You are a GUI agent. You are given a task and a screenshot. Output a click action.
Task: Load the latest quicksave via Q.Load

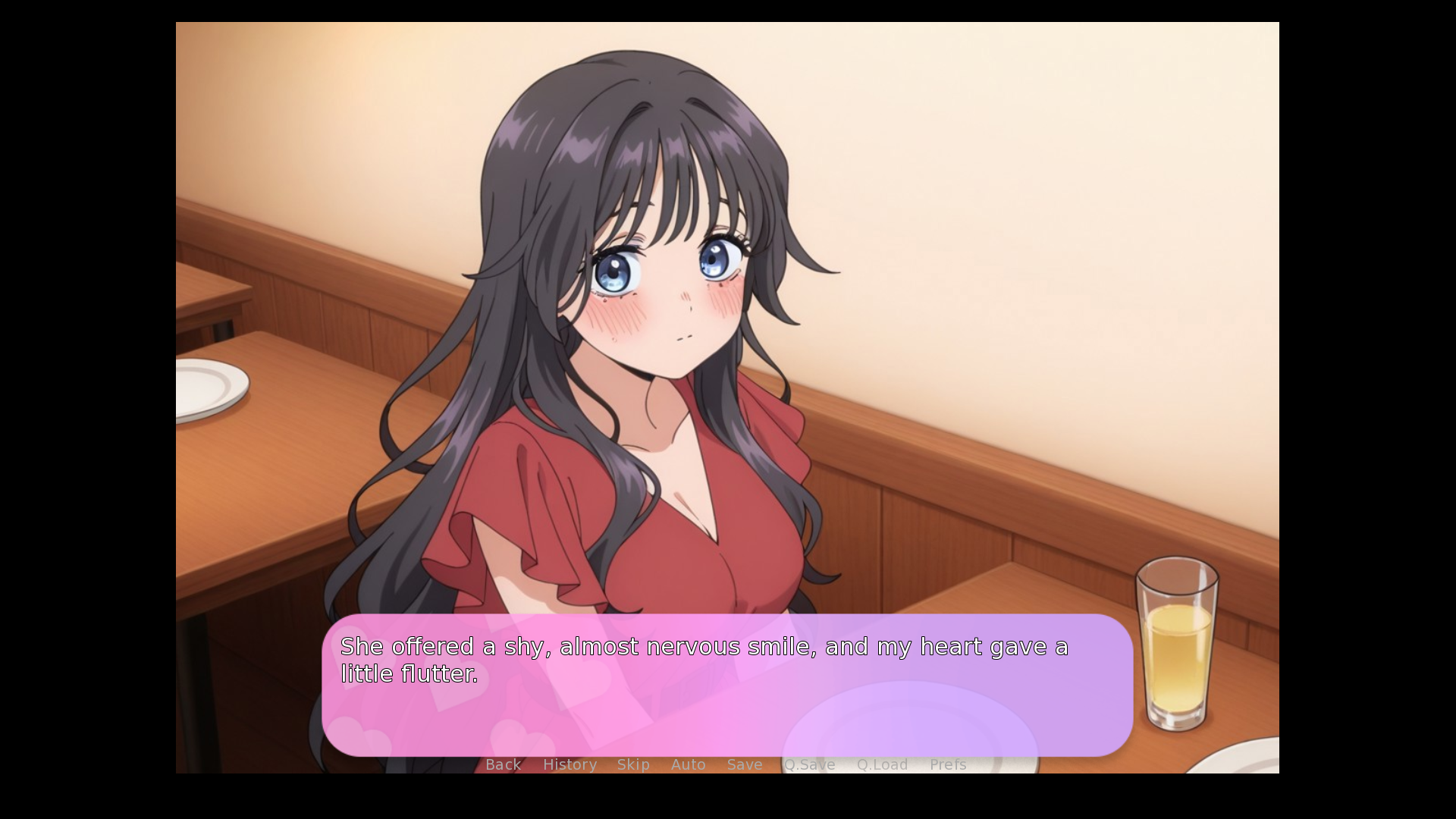[883, 764]
